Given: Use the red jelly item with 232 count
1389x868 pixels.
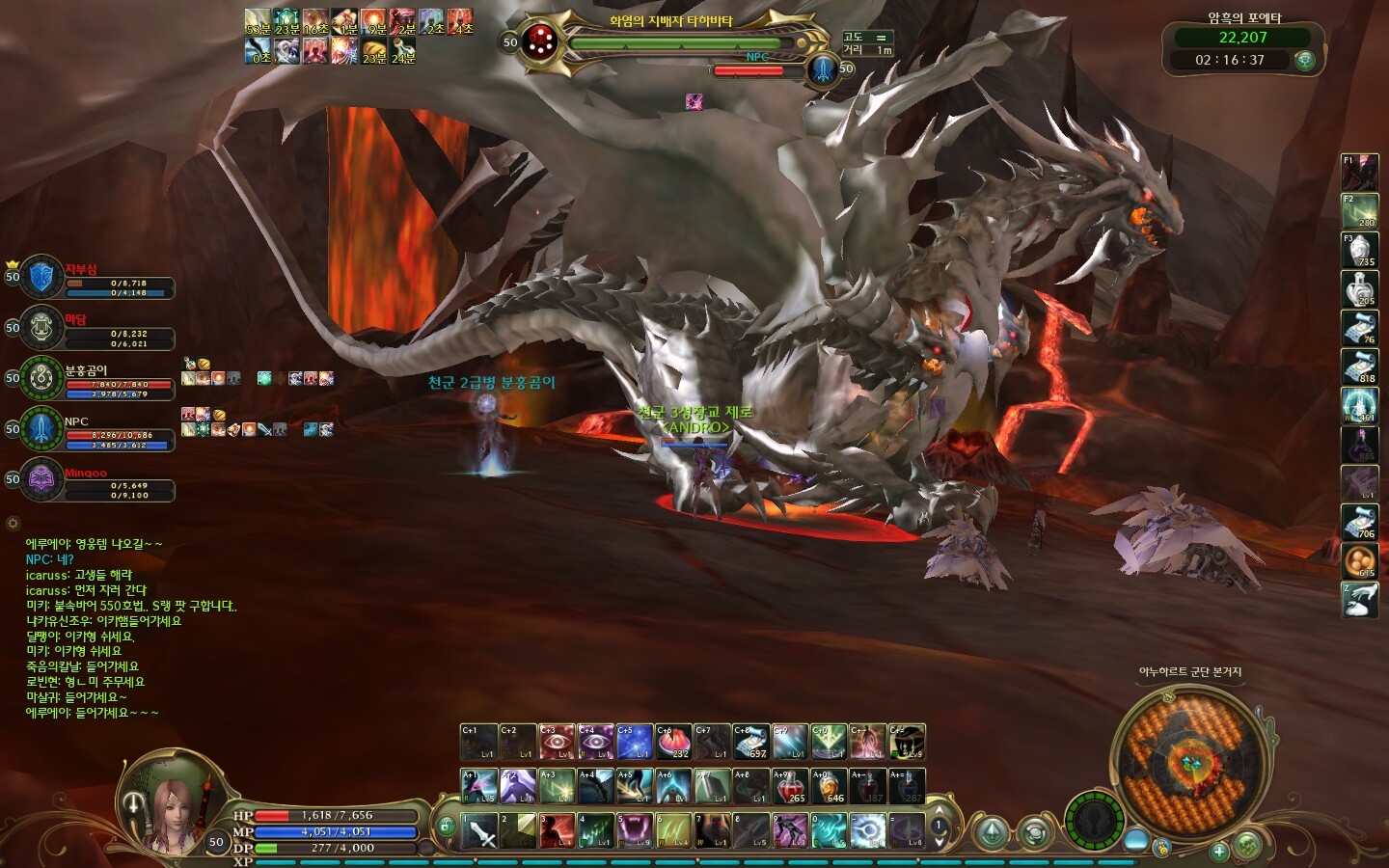Looking at the screenshot, I should [x=673, y=742].
